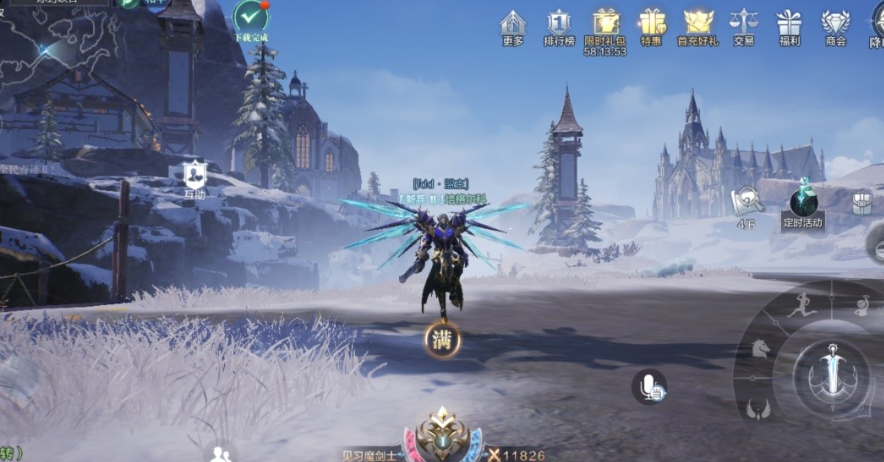This screenshot has height=462, width=884.
Task: Click the 下载完成 download complete icon
Action: (x=250, y=19)
